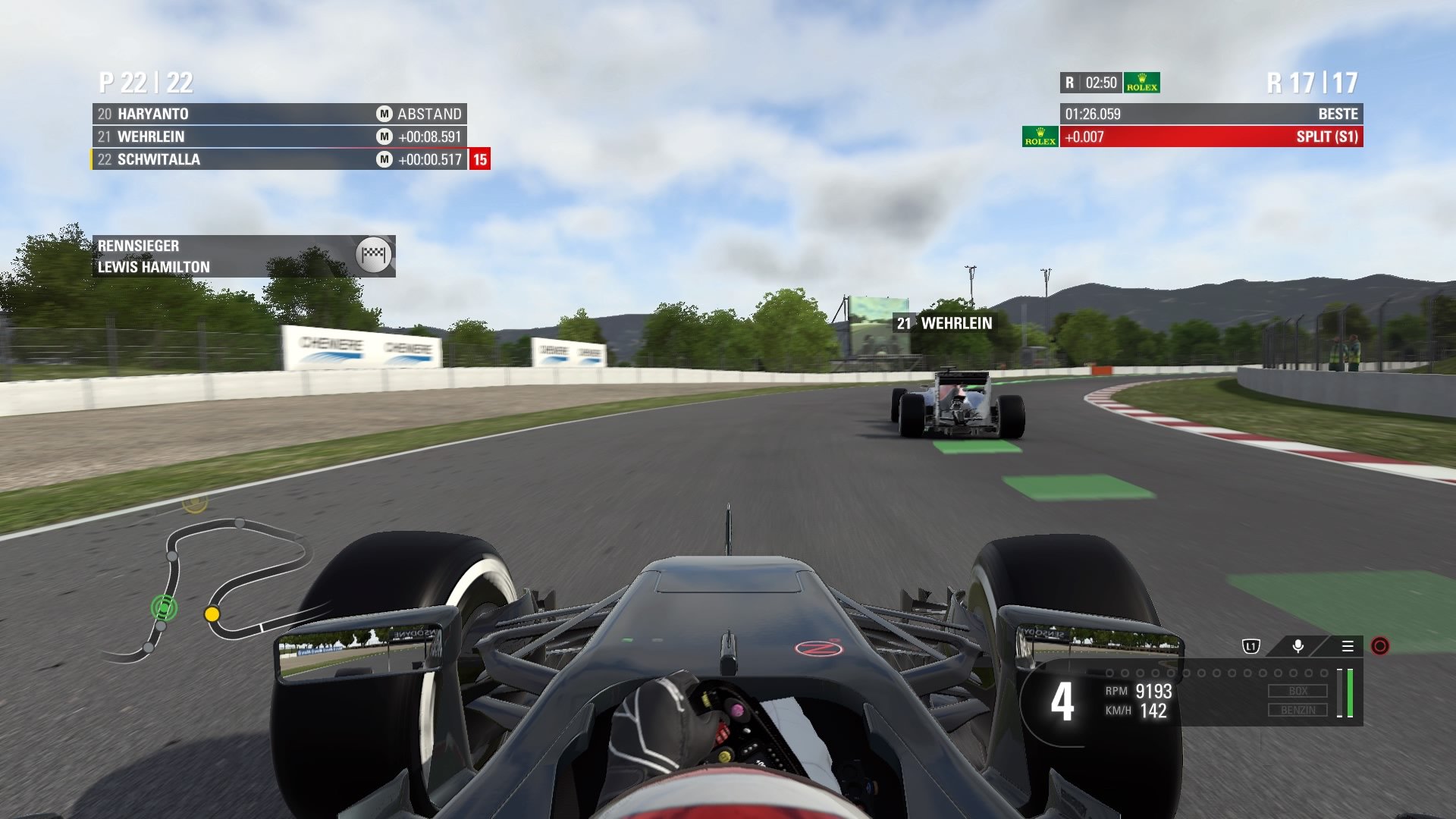Select the Rolex logo next to the timer
Viewport: 1456px width, 819px height.
point(1142,82)
